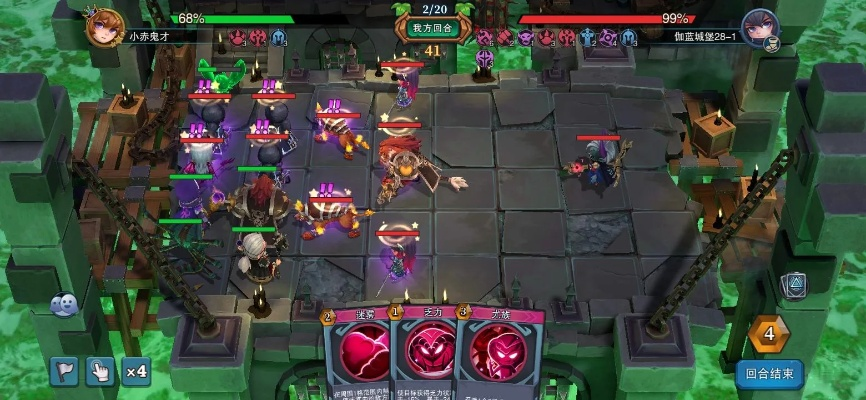Change the ×4 battle speed
Image resolution: width=866 pixels, height=400 pixels.
click(136, 371)
